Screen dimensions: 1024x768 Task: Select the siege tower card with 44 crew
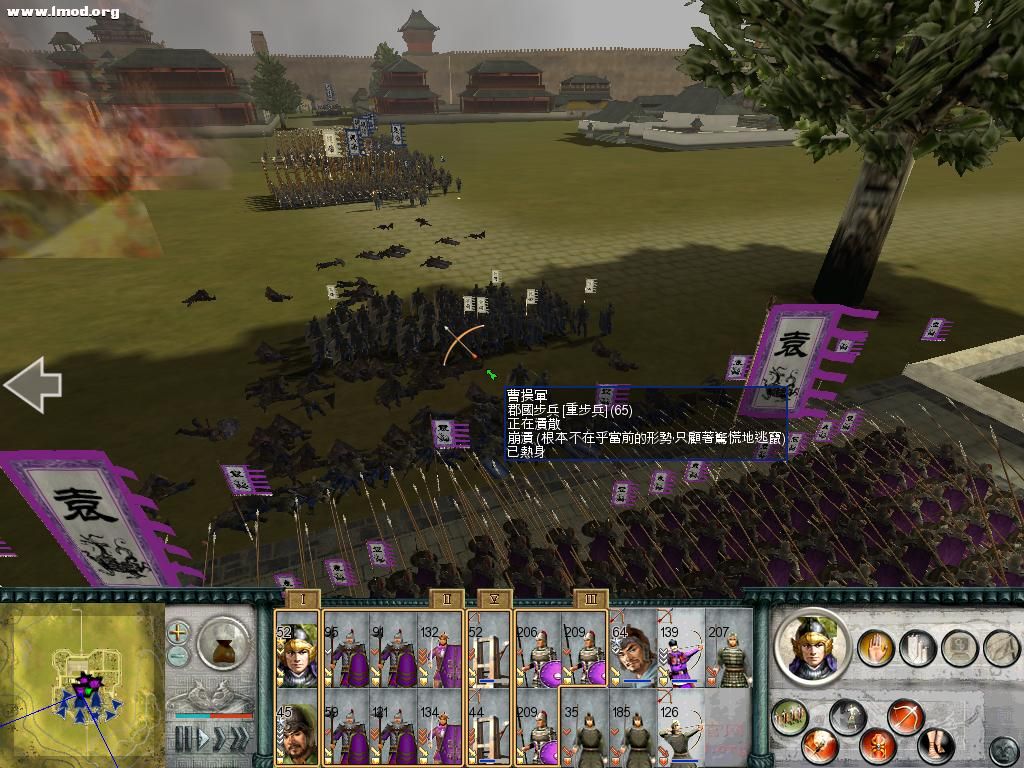point(489,727)
